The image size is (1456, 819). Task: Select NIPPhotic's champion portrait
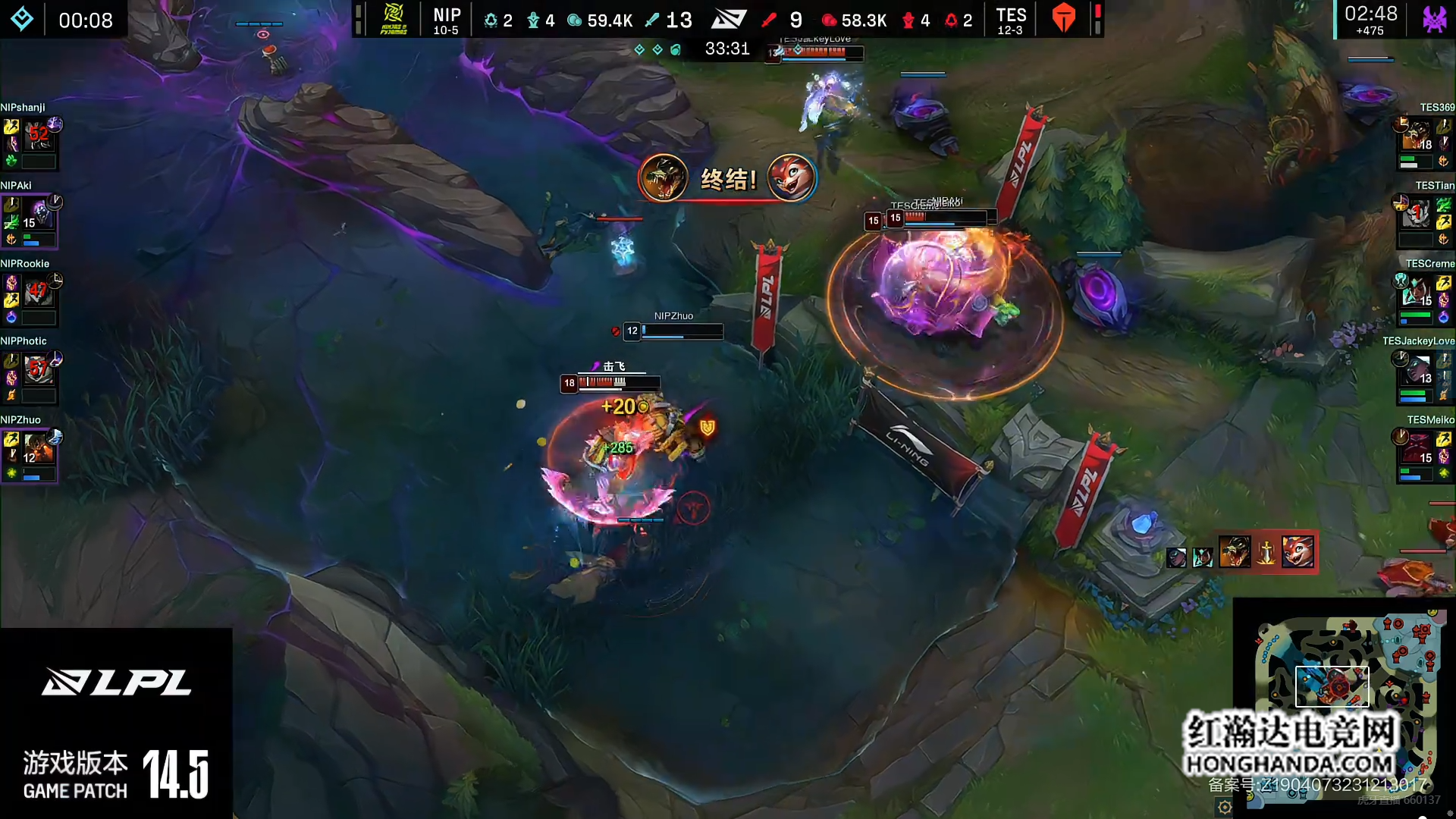(x=38, y=371)
